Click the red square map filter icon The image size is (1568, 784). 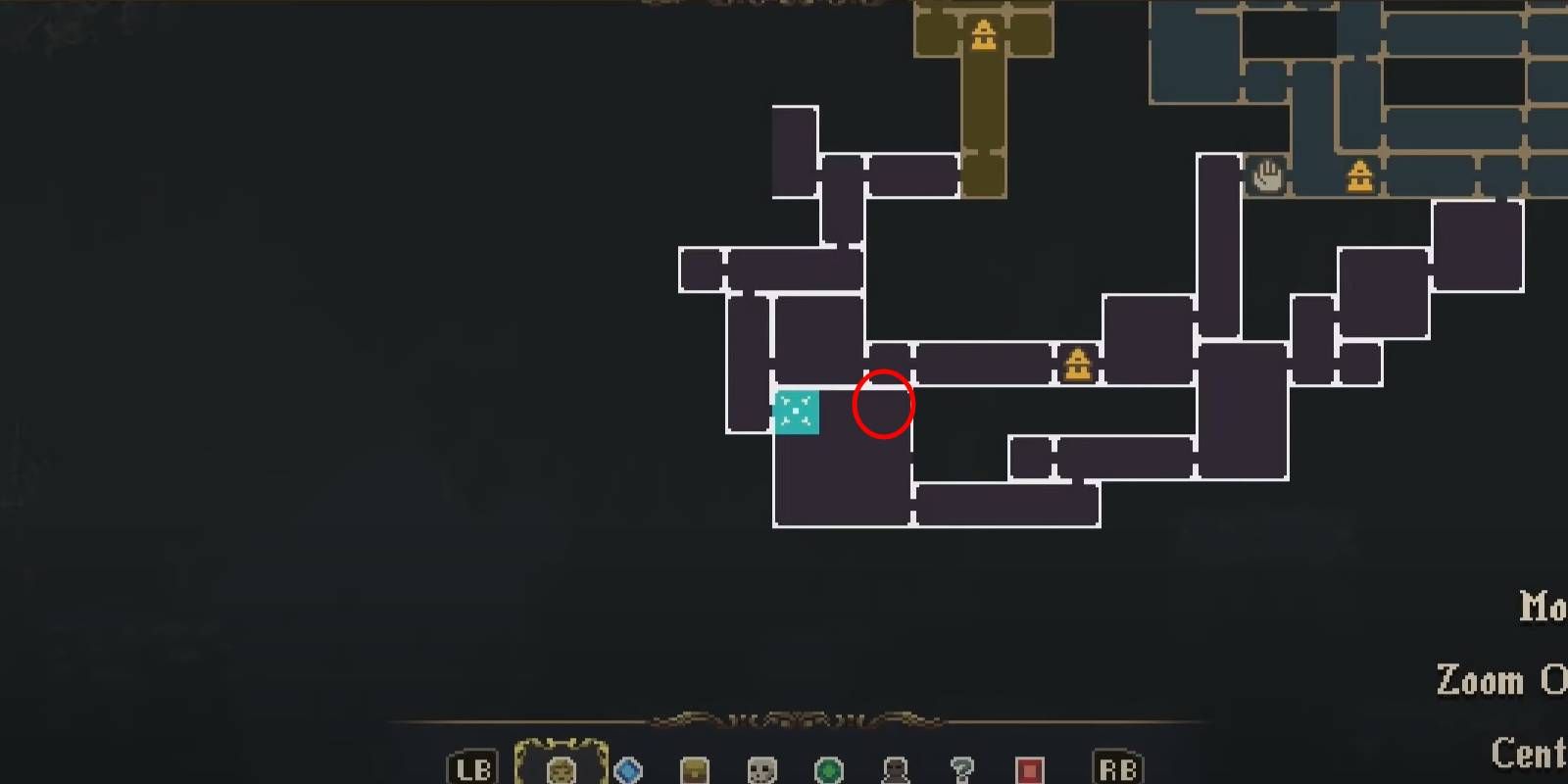tap(1027, 769)
